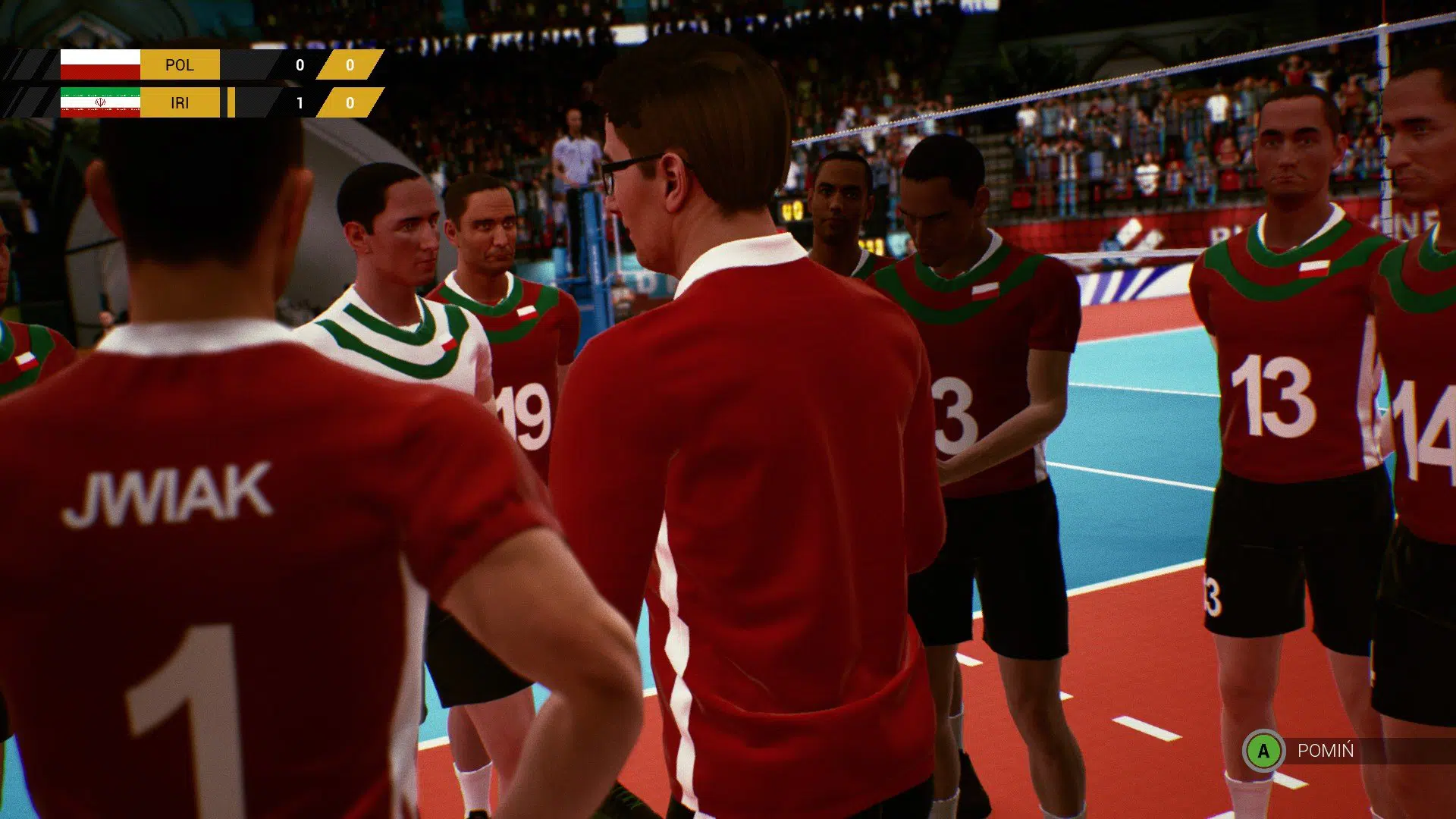Click the striped scoreboard corner decoration
This screenshot has height=819, width=1456.
(x=27, y=64)
